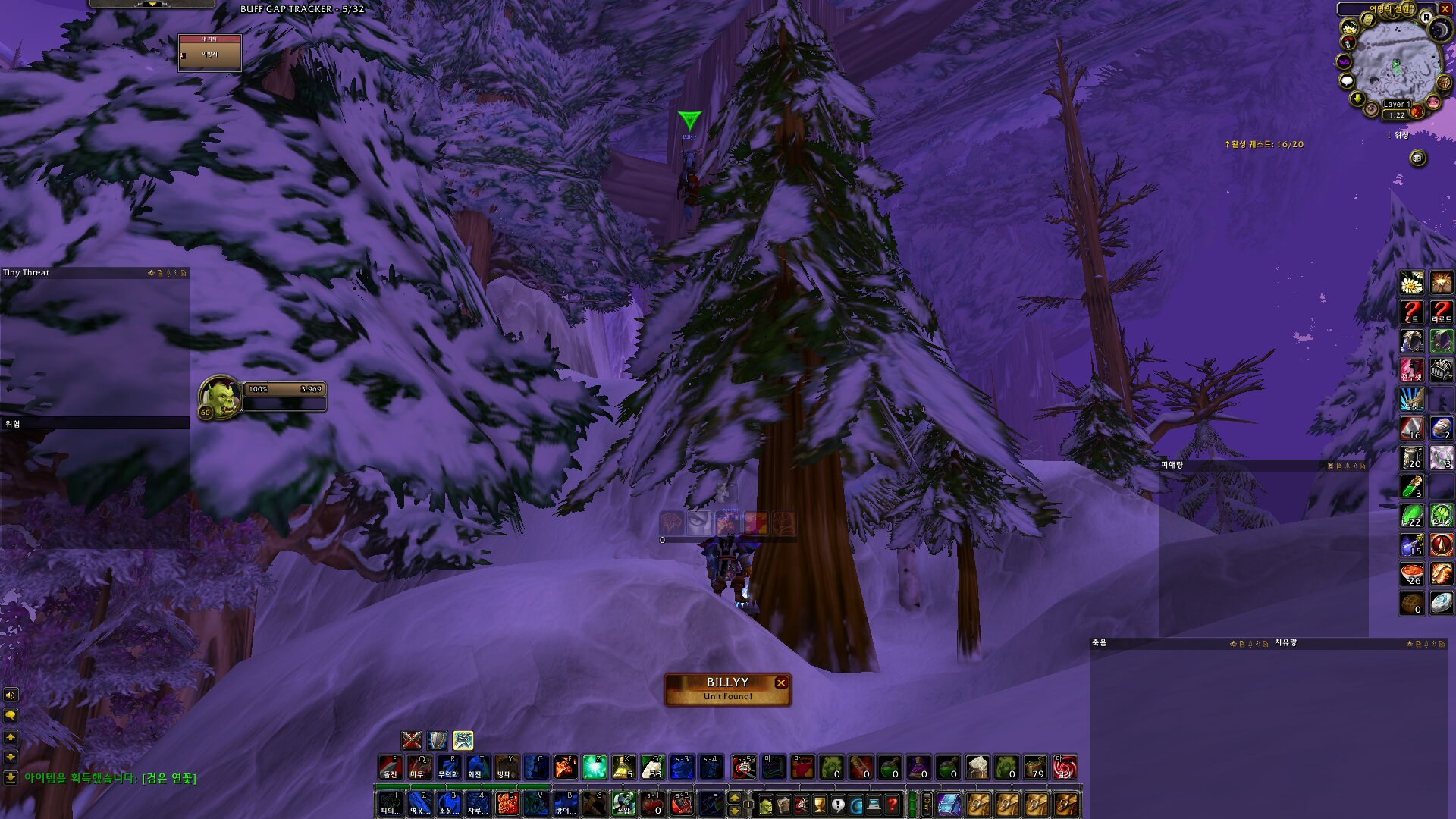Image resolution: width=1456 pixels, height=819 pixels.
Task: Open the red question mark help button
Action: click(x=893, y=805)
